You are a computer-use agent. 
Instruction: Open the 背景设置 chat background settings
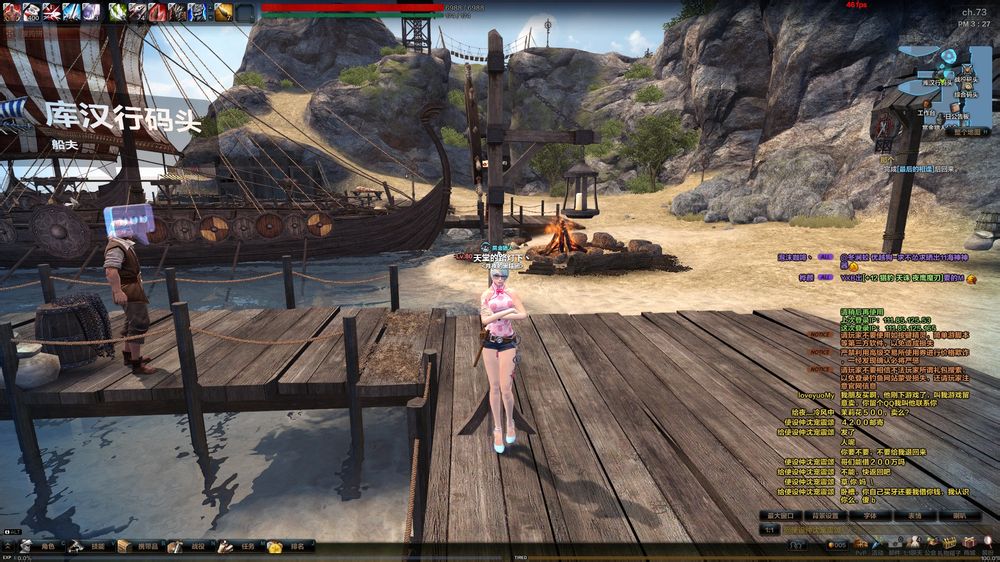click(825, 516)
